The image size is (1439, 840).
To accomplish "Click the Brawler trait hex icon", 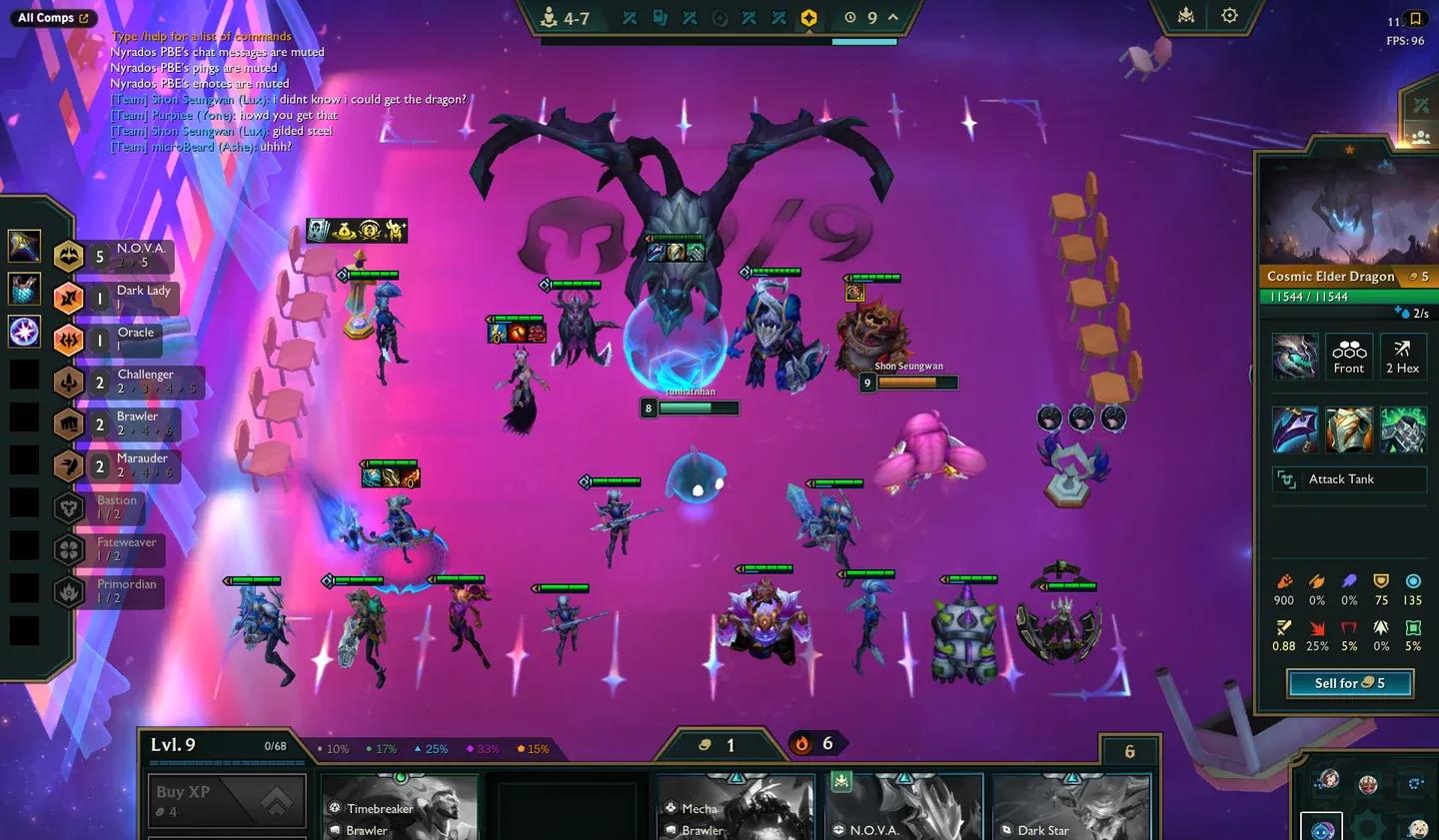I will tap(67, 423).
